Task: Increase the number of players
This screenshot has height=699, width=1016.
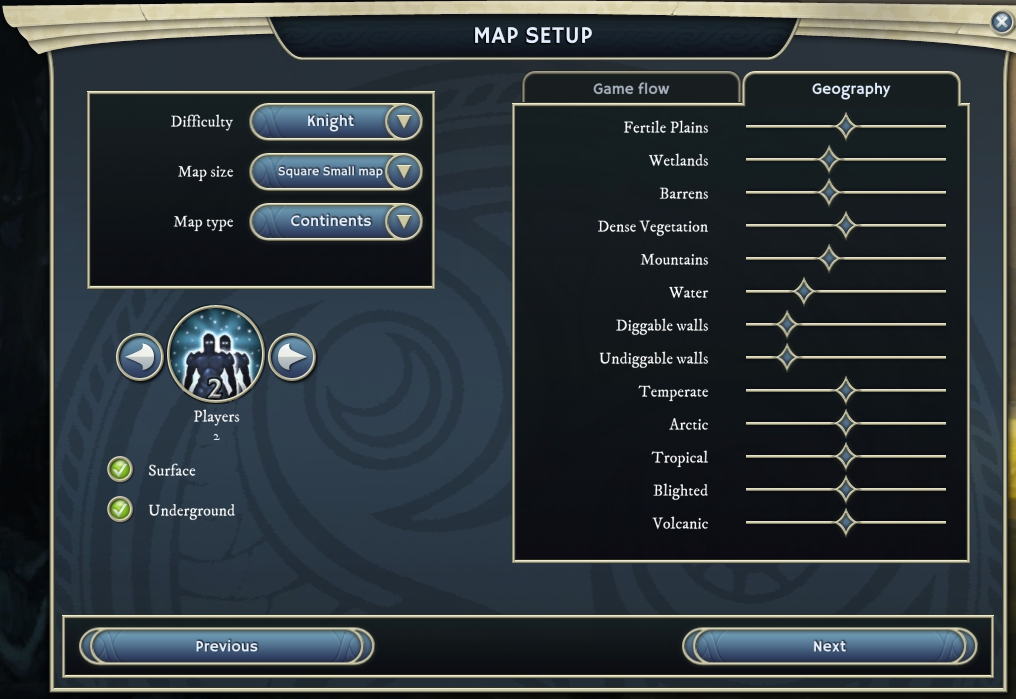Action: click(x=292, y=357)
